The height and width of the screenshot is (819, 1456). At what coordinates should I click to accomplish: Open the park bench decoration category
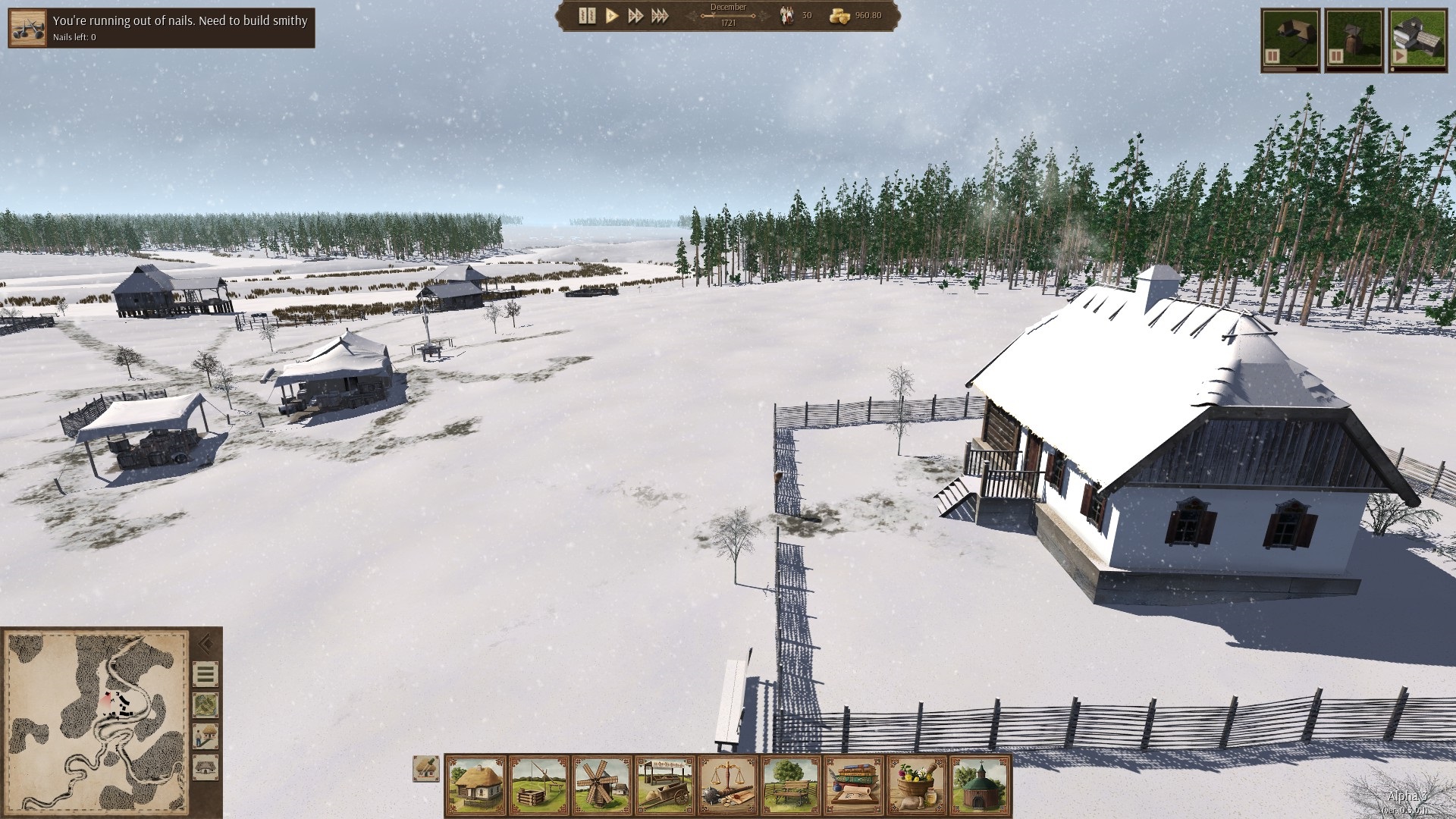tap(791, 785)
